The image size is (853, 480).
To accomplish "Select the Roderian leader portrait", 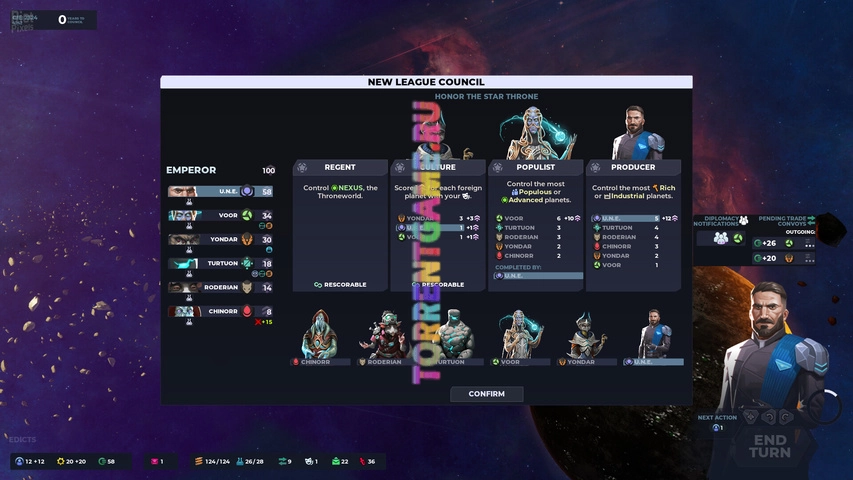I will pyautogui.click(x=385, y=336).
